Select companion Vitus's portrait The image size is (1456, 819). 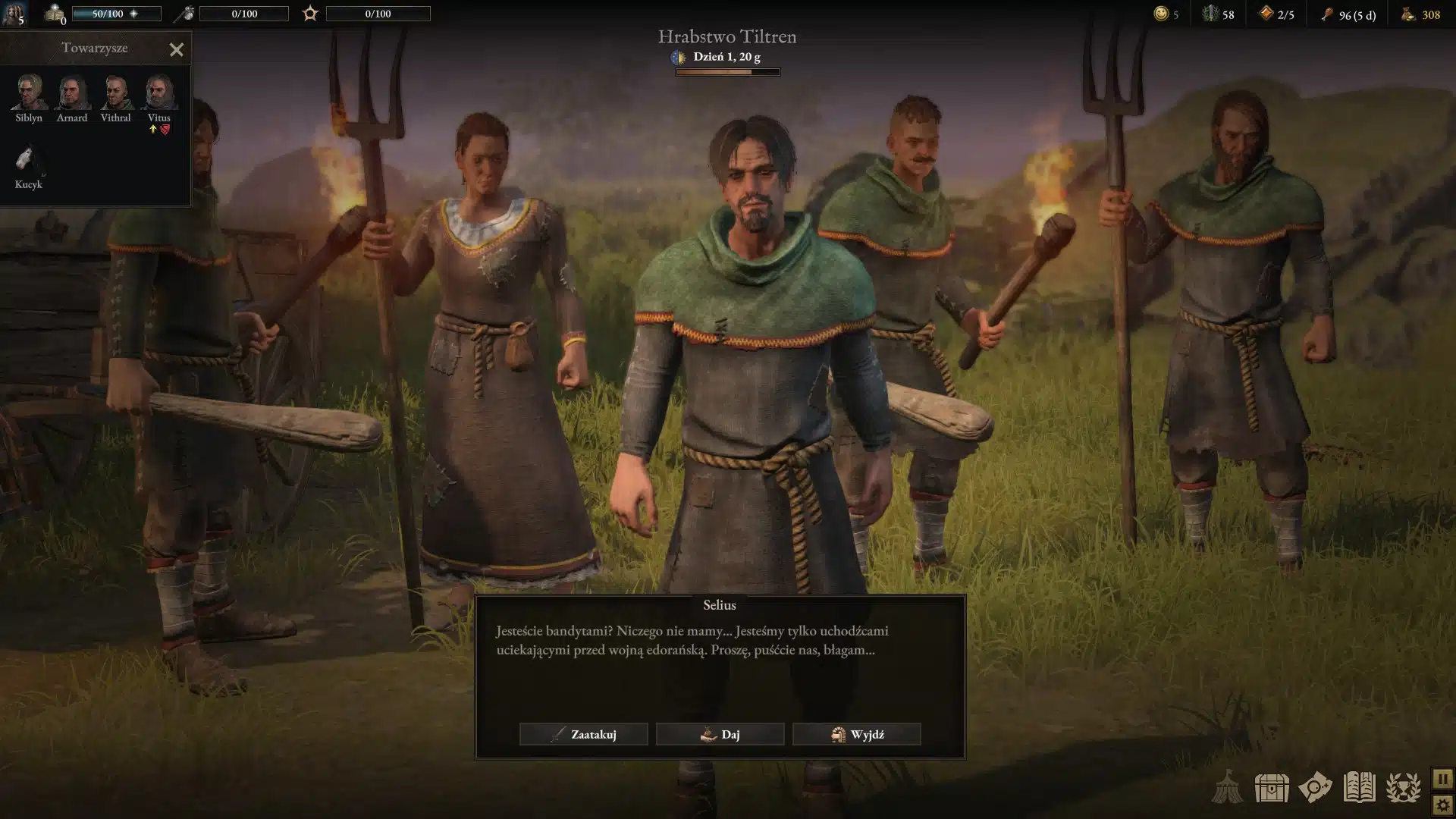[159, 93]
